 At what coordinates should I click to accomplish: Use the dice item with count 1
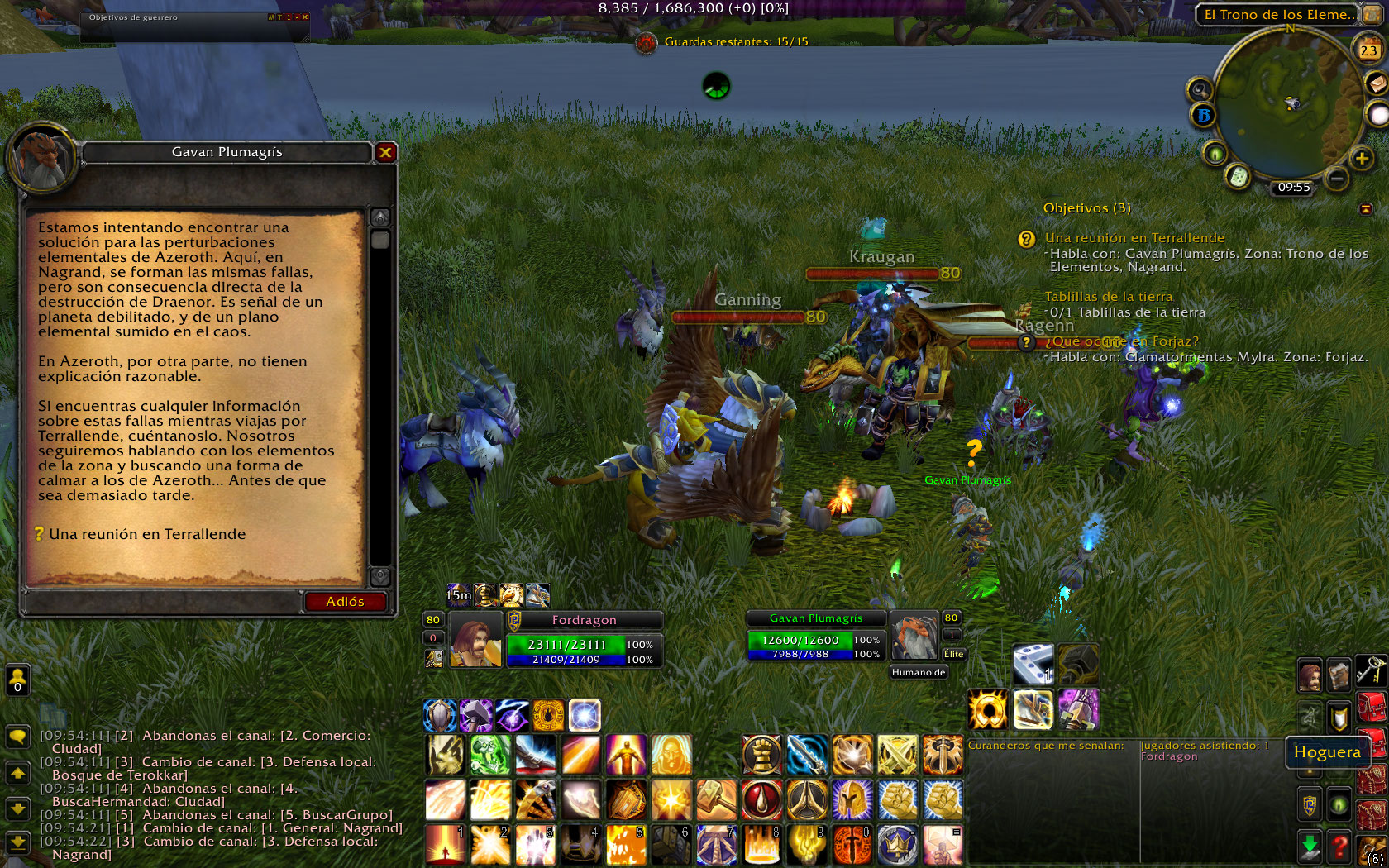1033,665
